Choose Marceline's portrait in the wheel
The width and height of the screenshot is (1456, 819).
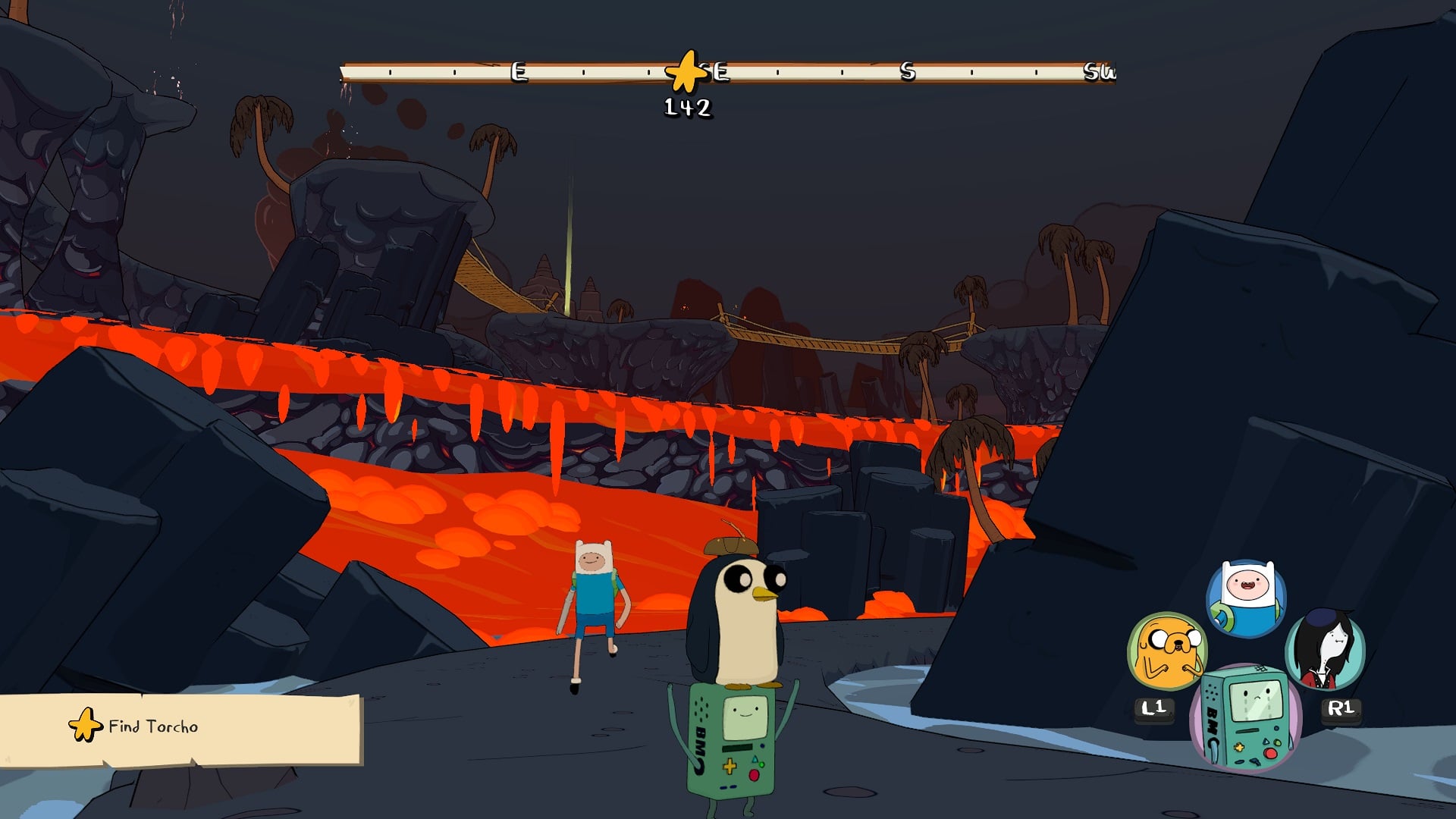[1325, 649]
